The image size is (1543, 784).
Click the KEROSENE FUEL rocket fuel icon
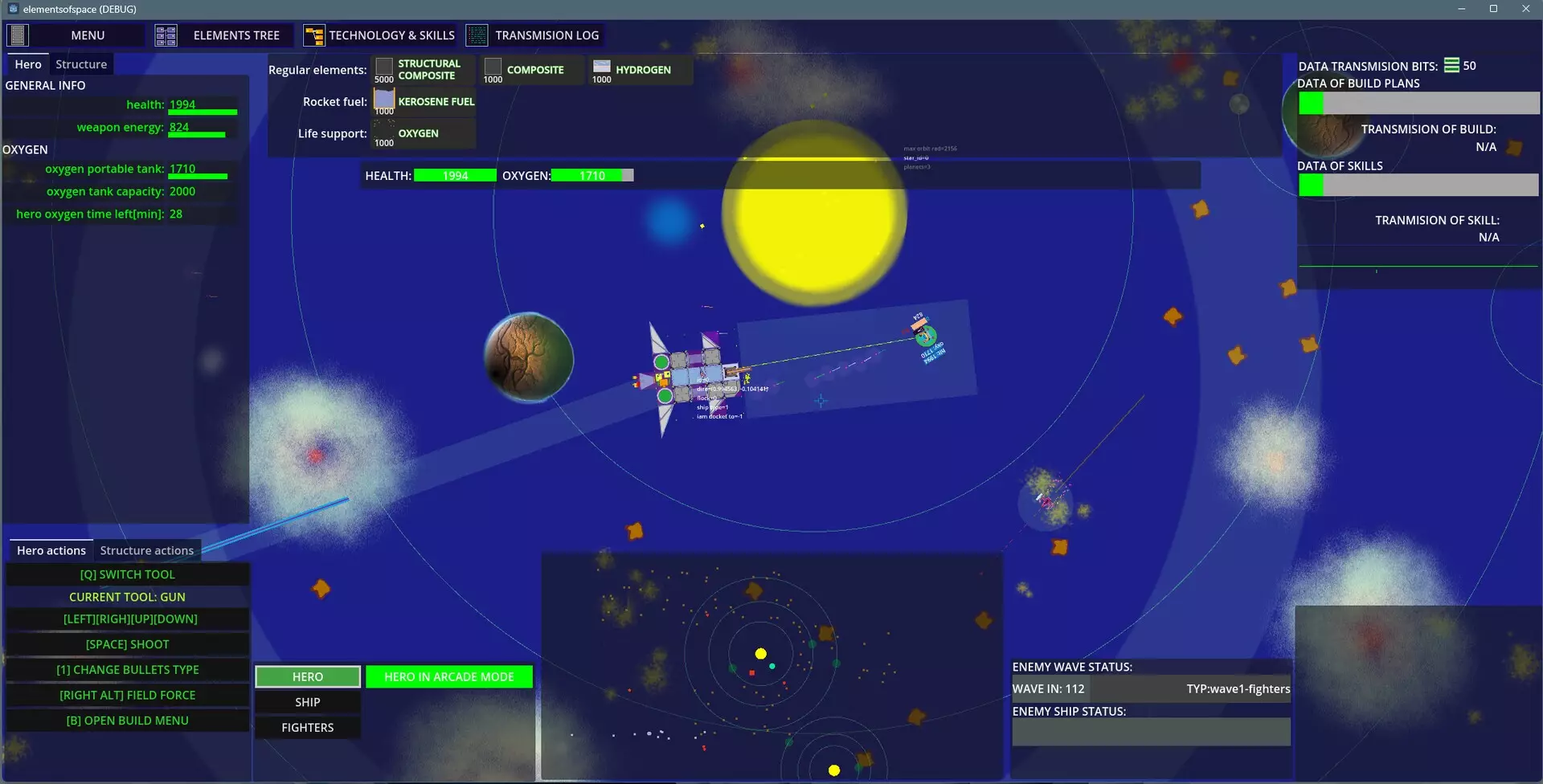pos(384,100)
